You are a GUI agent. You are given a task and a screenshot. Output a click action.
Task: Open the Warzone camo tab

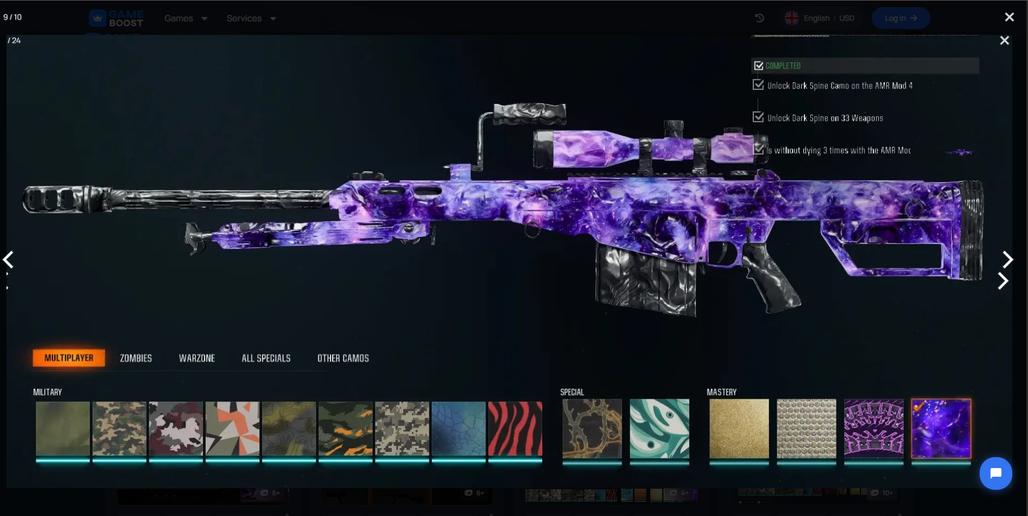coord(197,358)
